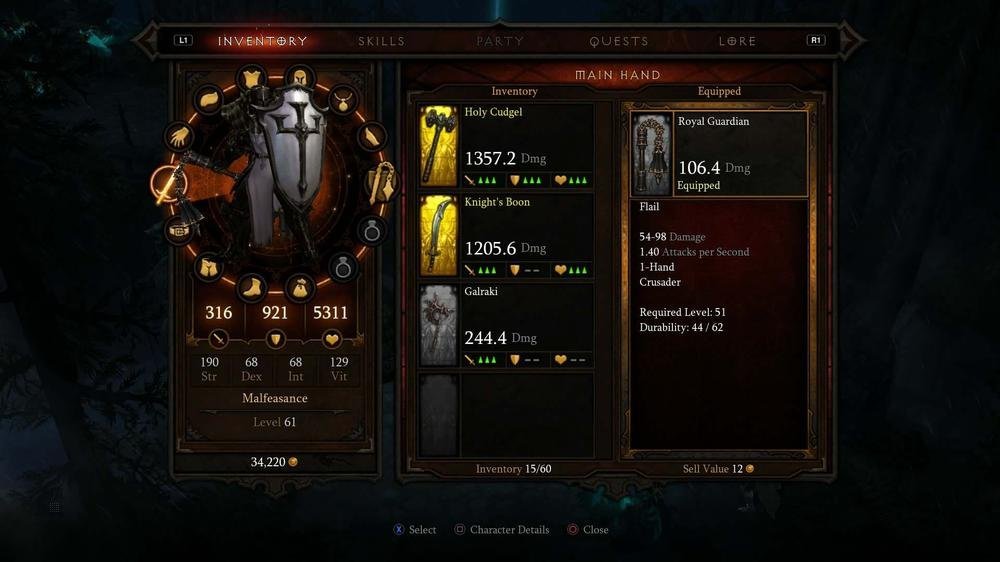Select Knight's Boon from the inventory list

(505, 235)
